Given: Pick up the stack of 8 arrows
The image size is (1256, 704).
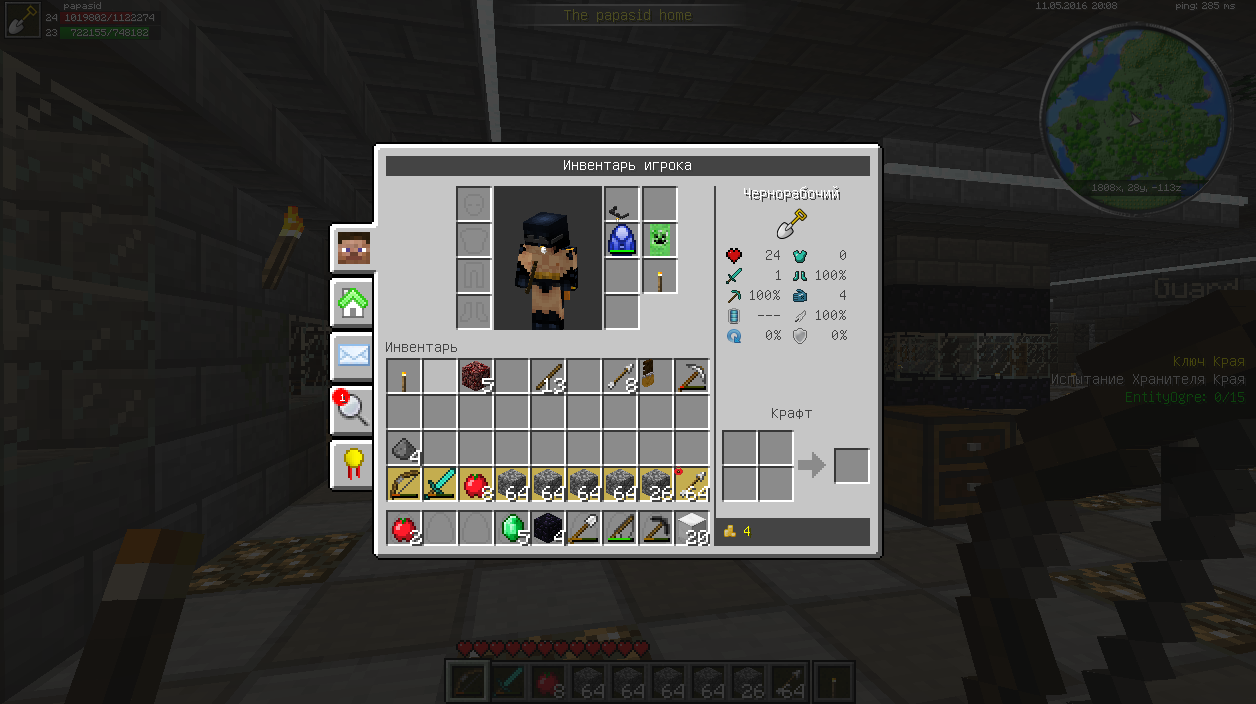Looking at the screenshot, I should coord(620,376).
